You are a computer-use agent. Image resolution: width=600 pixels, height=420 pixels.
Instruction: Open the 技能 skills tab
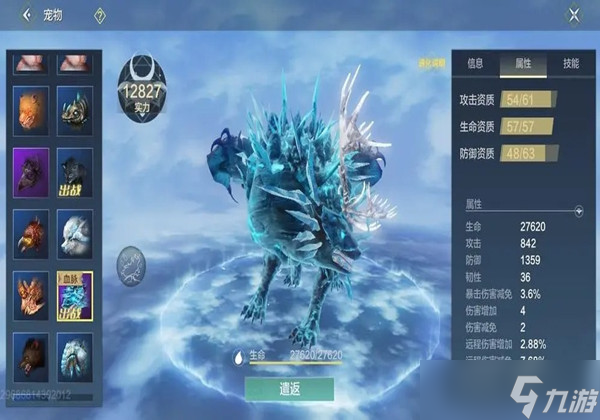pos(569,63)
